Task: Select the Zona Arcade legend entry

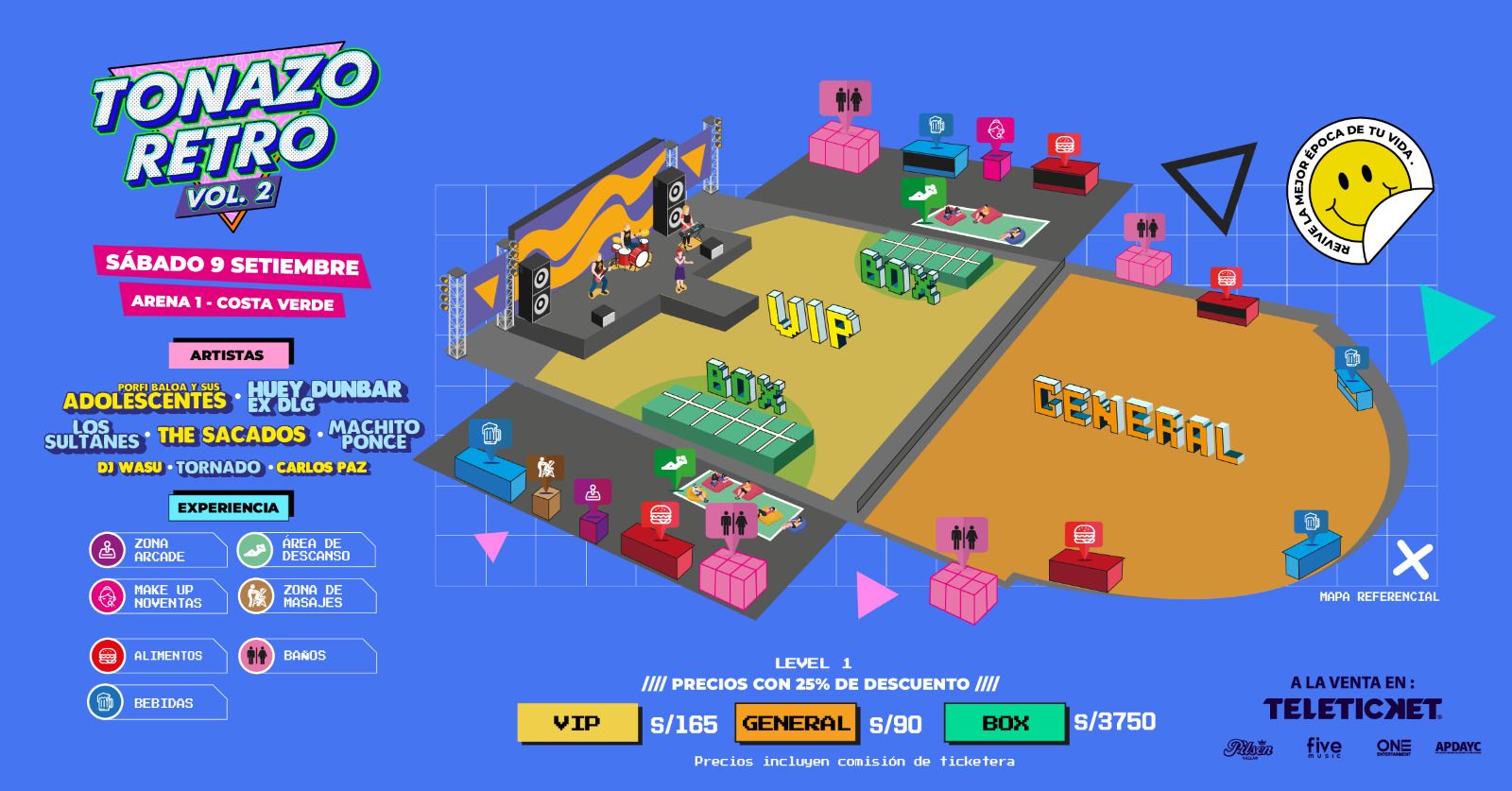Action: pyautogui.click(x=158, y=550)
